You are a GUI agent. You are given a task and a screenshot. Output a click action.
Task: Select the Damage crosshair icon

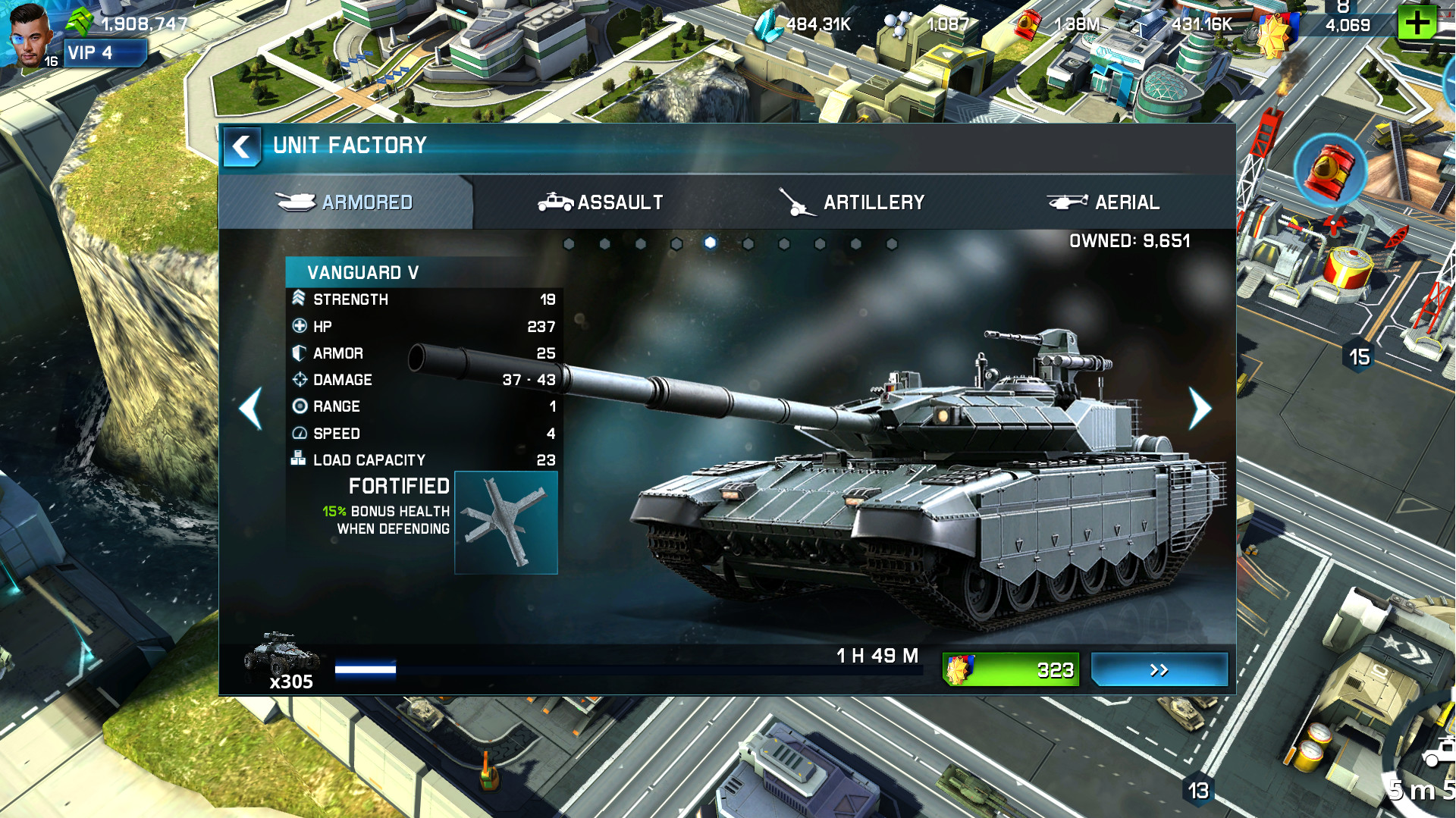(x=298, y=379)
